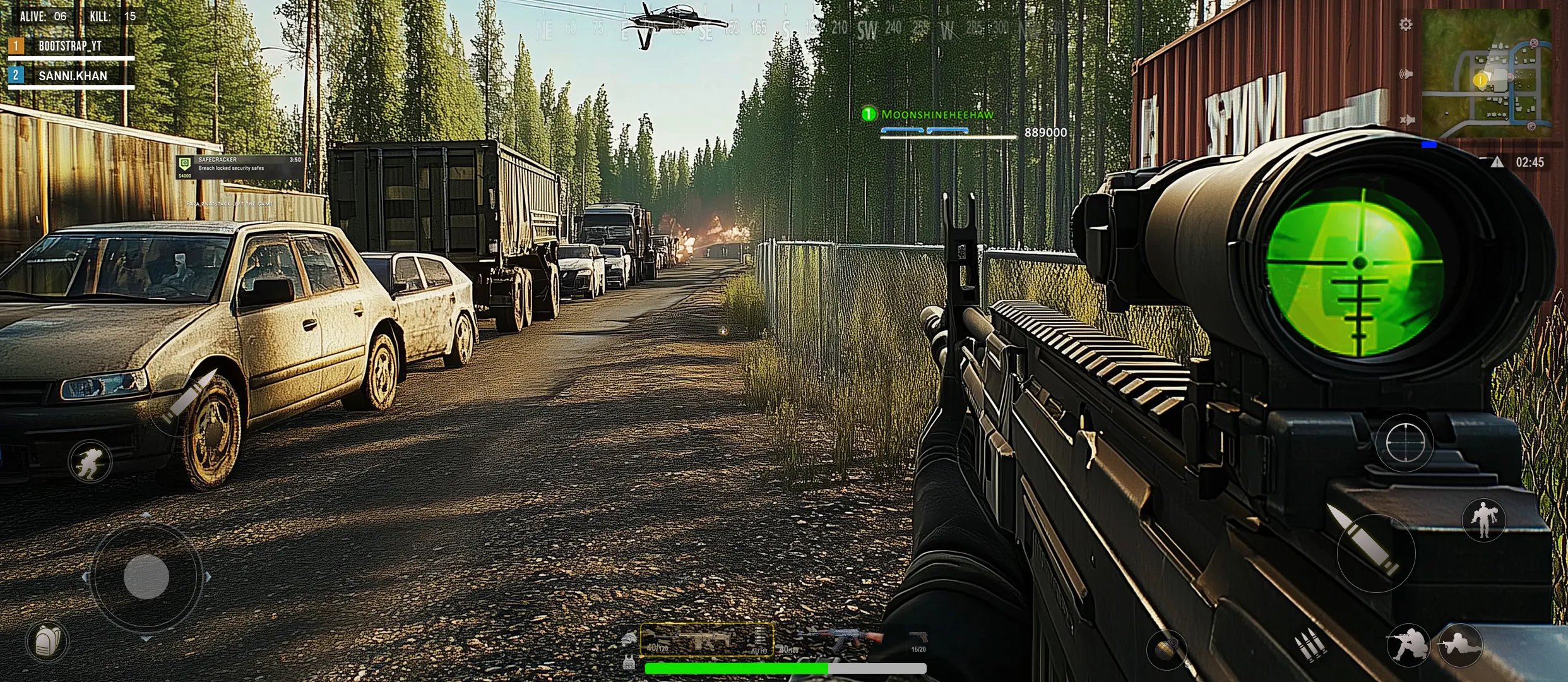Viewport: 1568px width, 682px height.
Task: Select teammate BOOTSTRAP_YT in squad list
Action: point(71,46)
